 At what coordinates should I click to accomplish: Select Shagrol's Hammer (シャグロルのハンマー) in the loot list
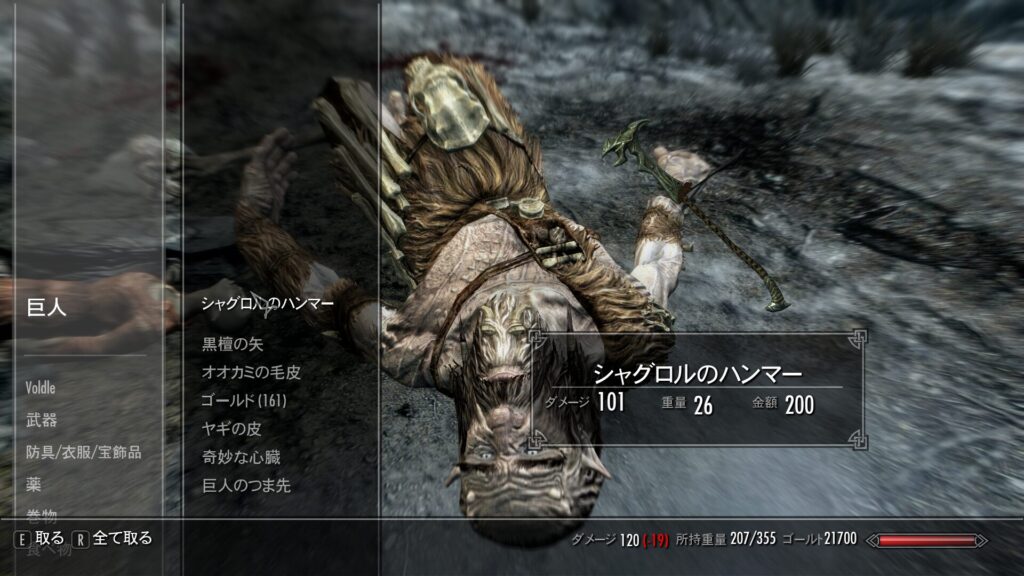[267, 302]
